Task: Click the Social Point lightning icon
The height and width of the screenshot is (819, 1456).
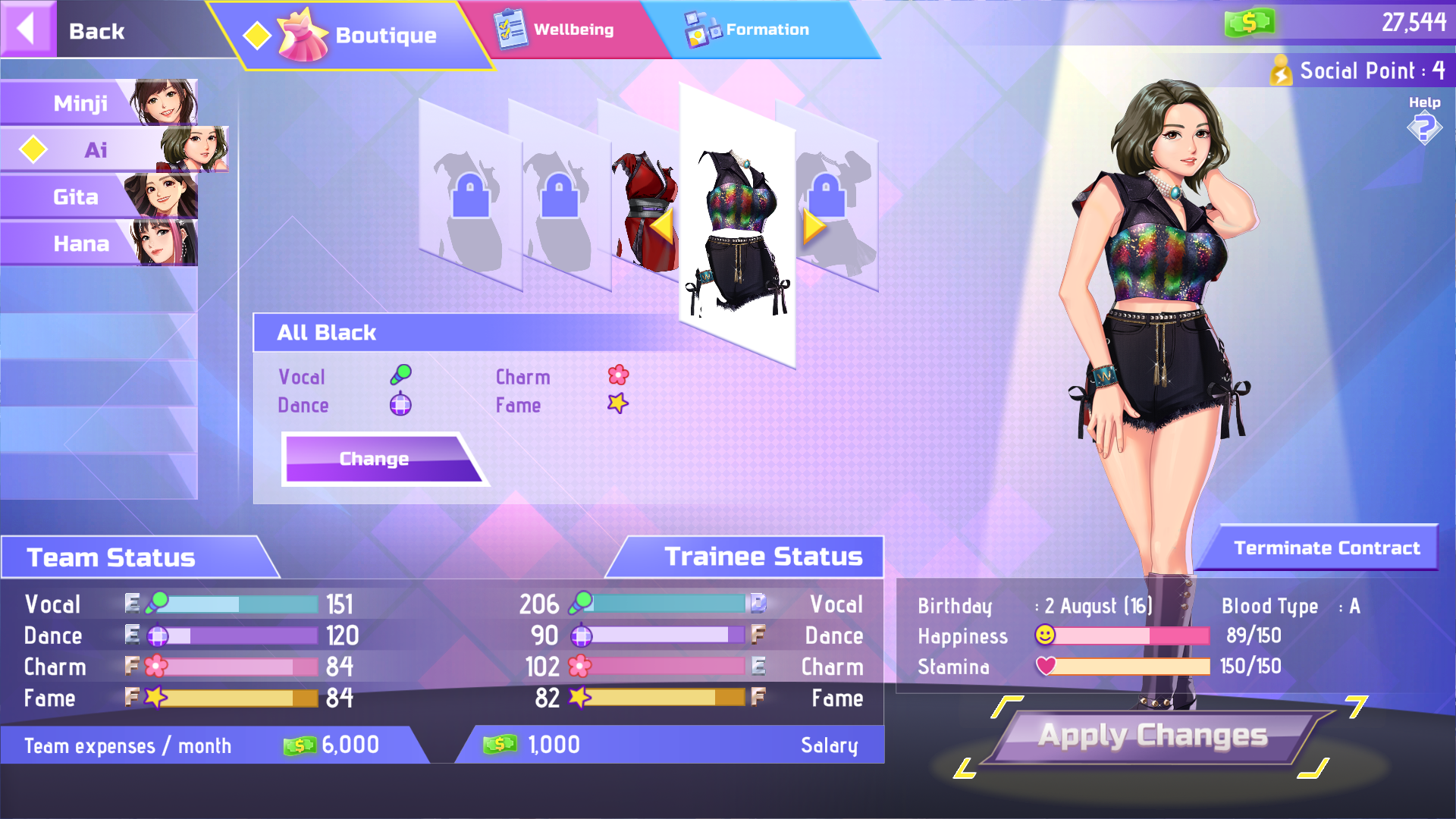Action: 1282,71
